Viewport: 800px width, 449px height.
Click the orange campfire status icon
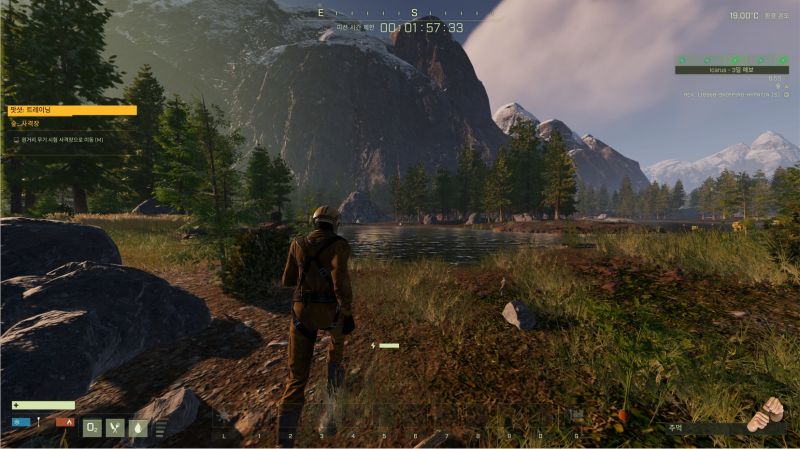click(x=66, y=422)
